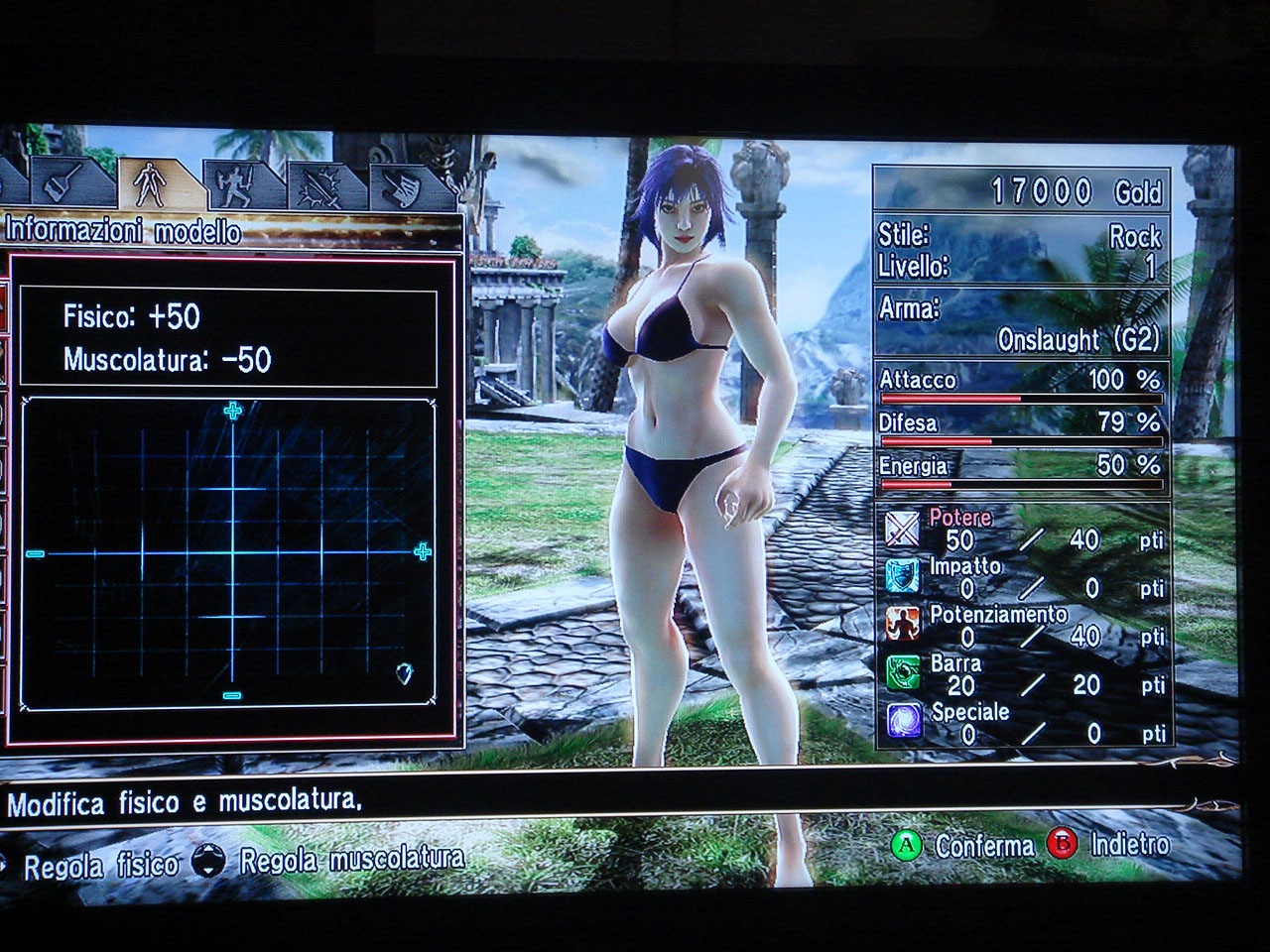Select the shield-shaped cursor on the grid
This screenshot has width=1270, height=952.
pos(404,673)
